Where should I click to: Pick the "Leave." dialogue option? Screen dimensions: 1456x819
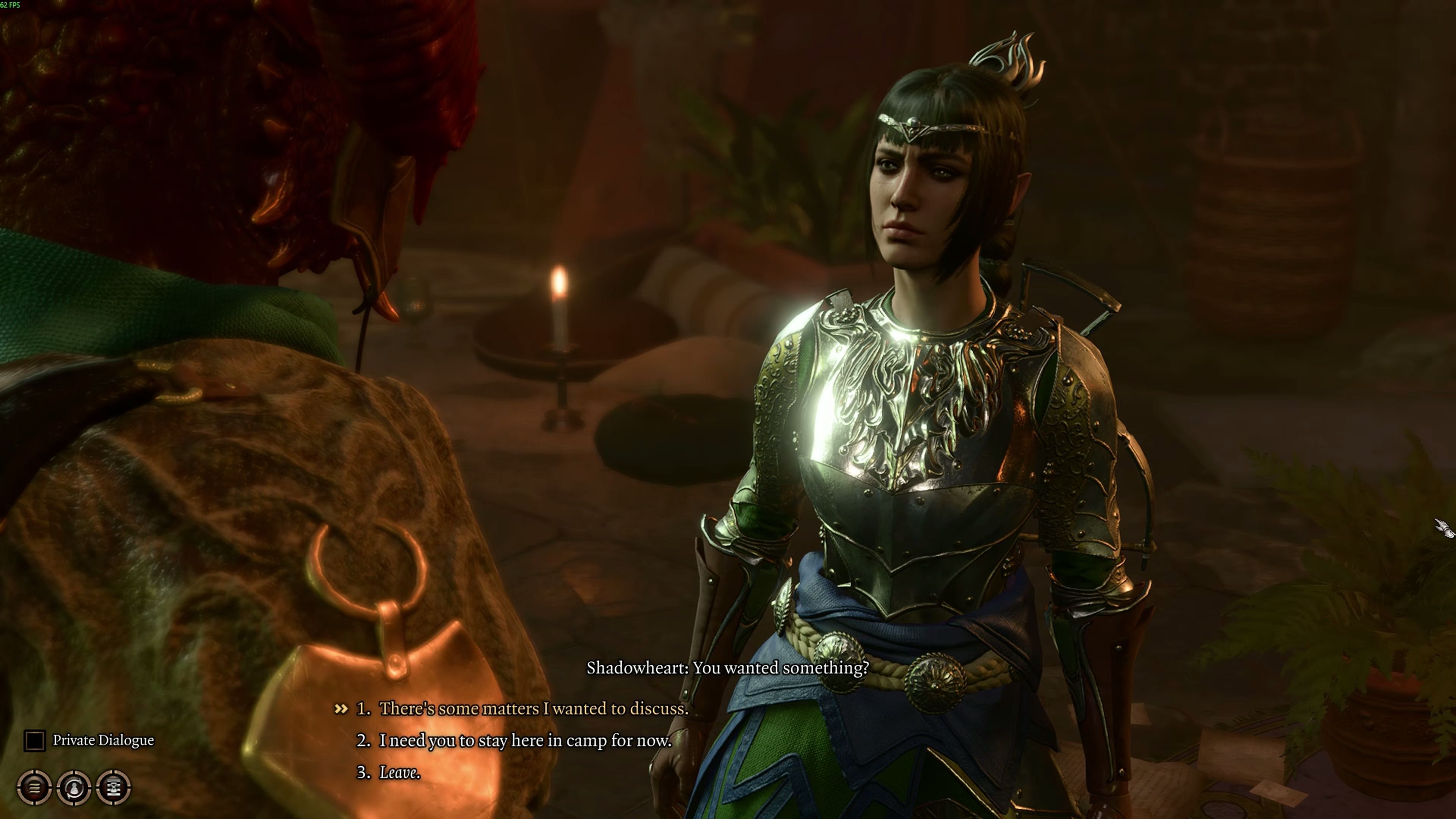[x=399, y=773]
